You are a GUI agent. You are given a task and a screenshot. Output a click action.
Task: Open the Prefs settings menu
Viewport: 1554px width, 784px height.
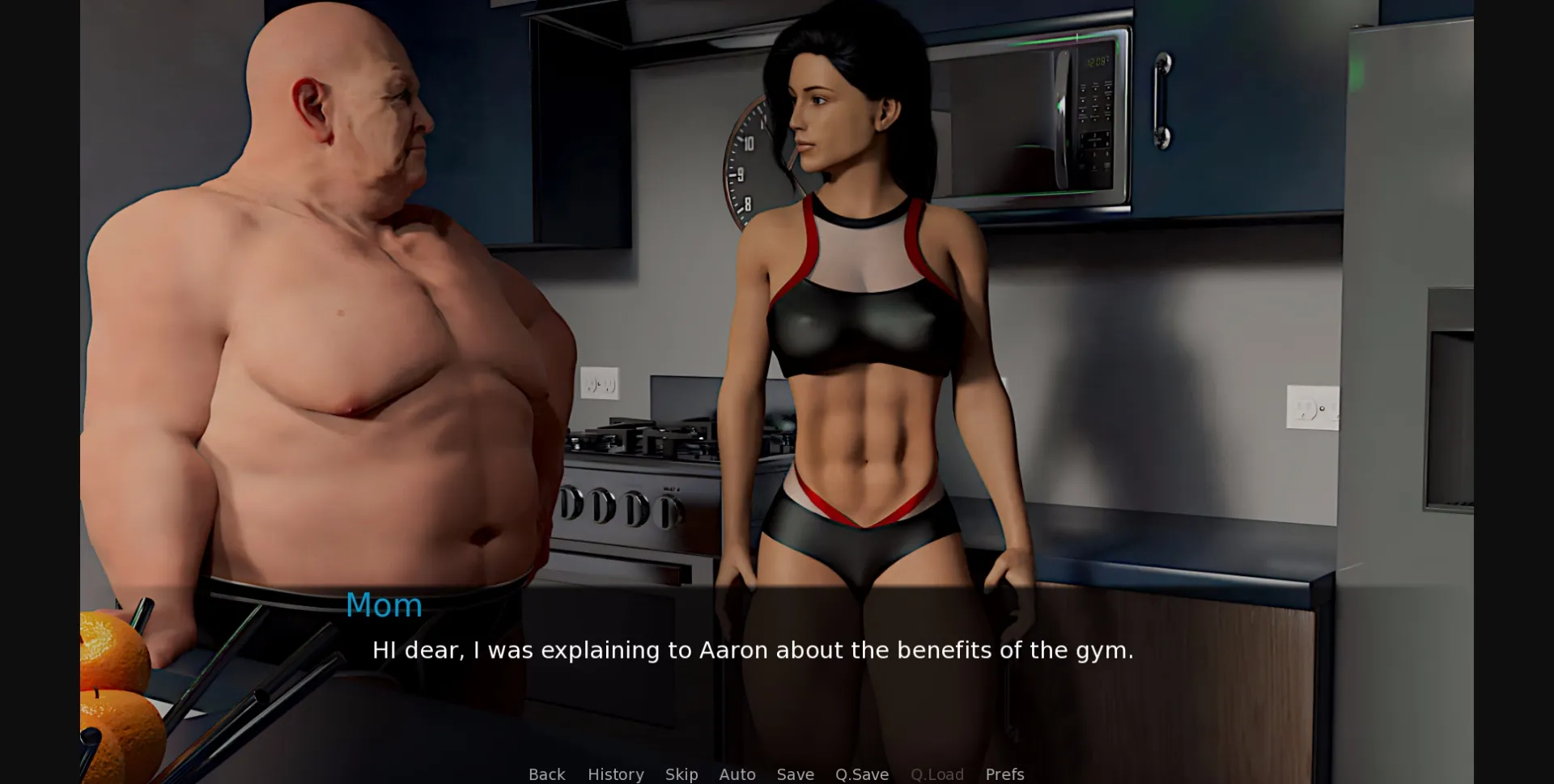click(x=1004, y=774)
